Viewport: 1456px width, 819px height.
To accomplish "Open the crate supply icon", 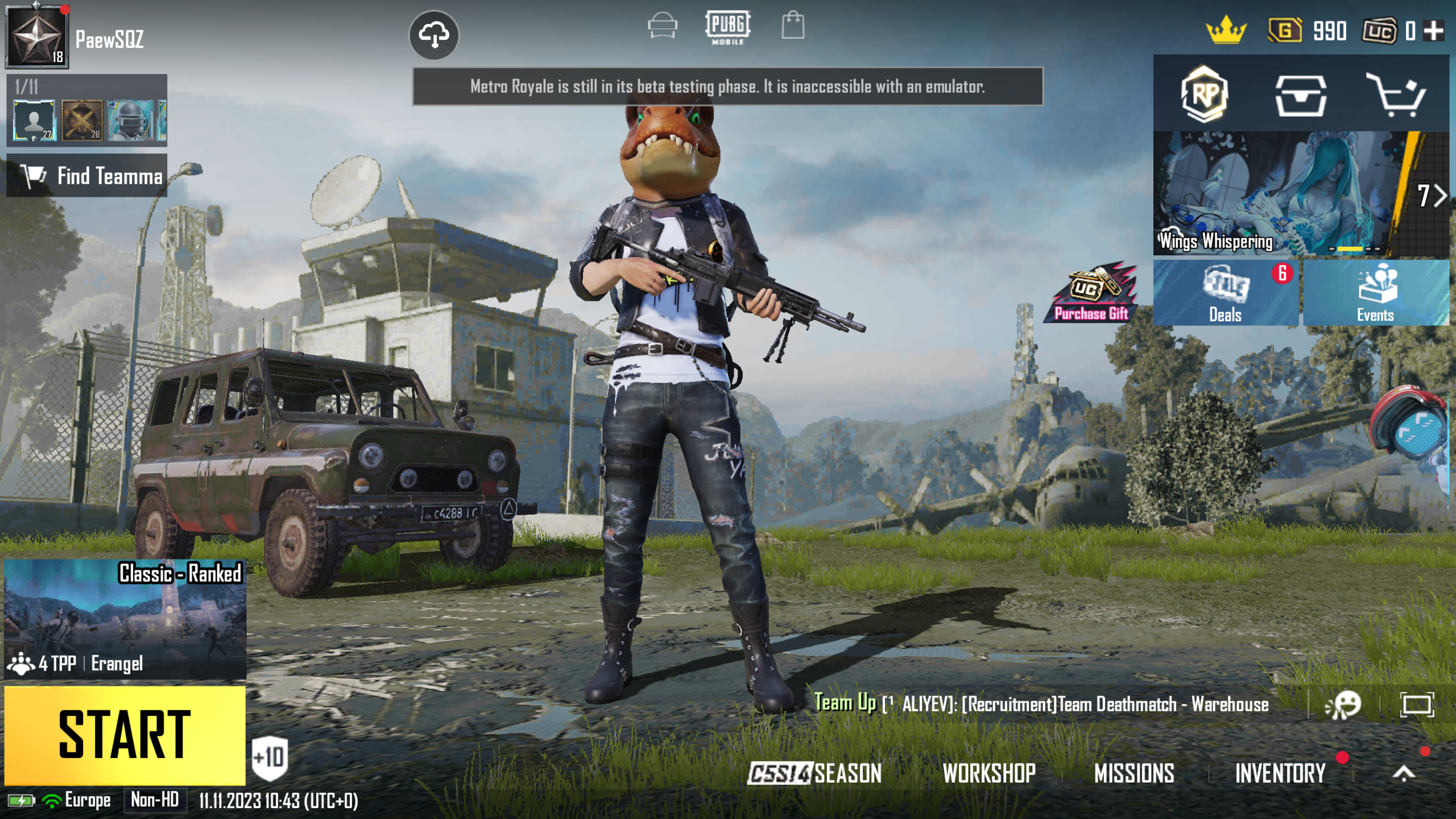I will pos(1301,96).
